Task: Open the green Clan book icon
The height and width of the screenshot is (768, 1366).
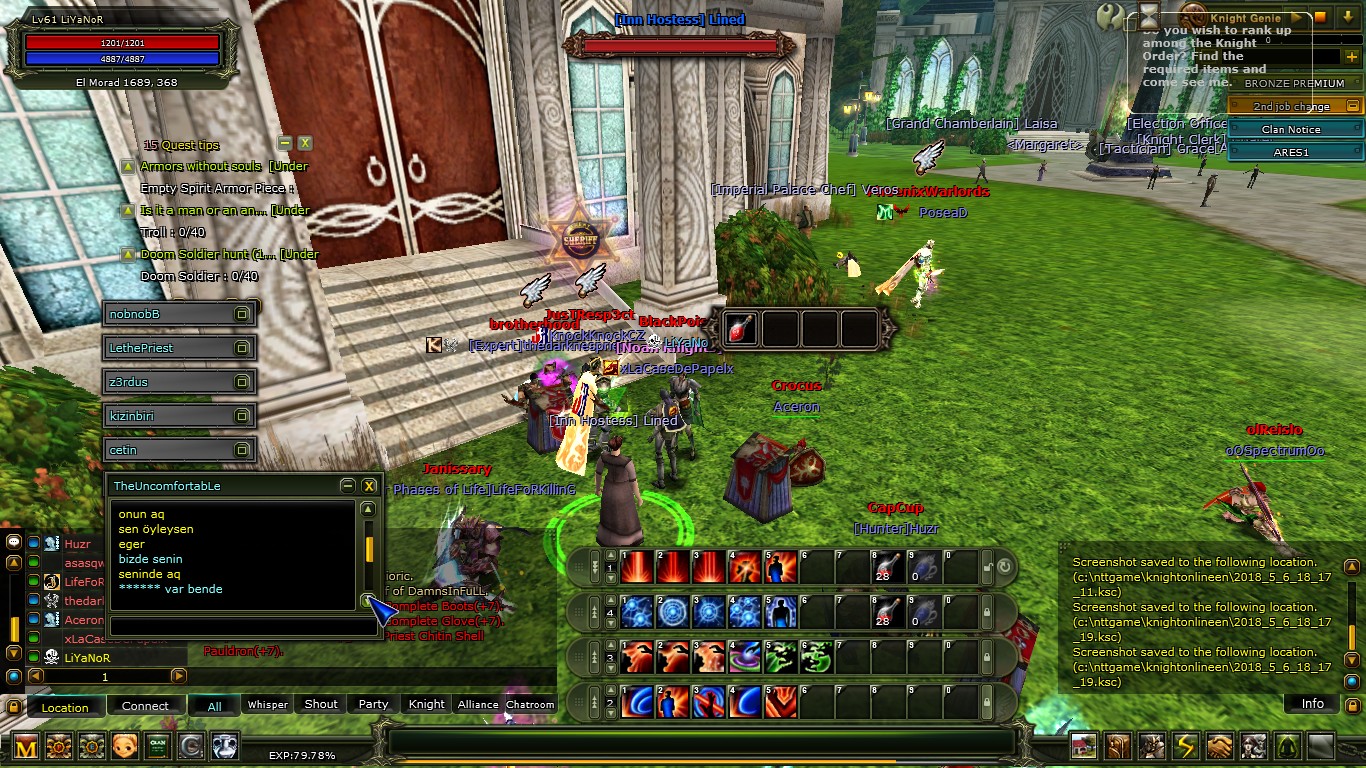Action: 158,746
